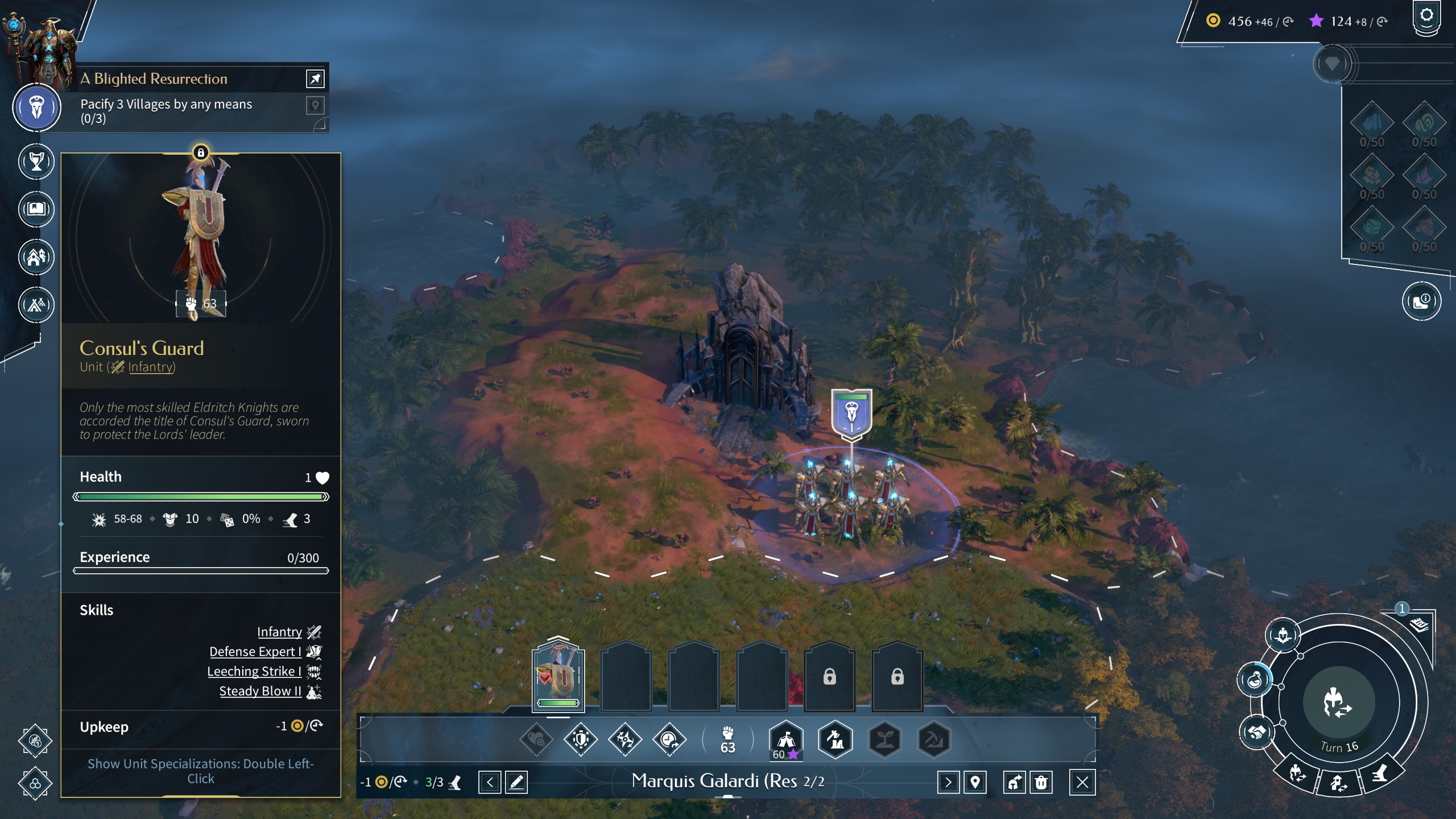End turn with the central helmet button
Screen dimensions: 1456x819
pos(1338,703)
